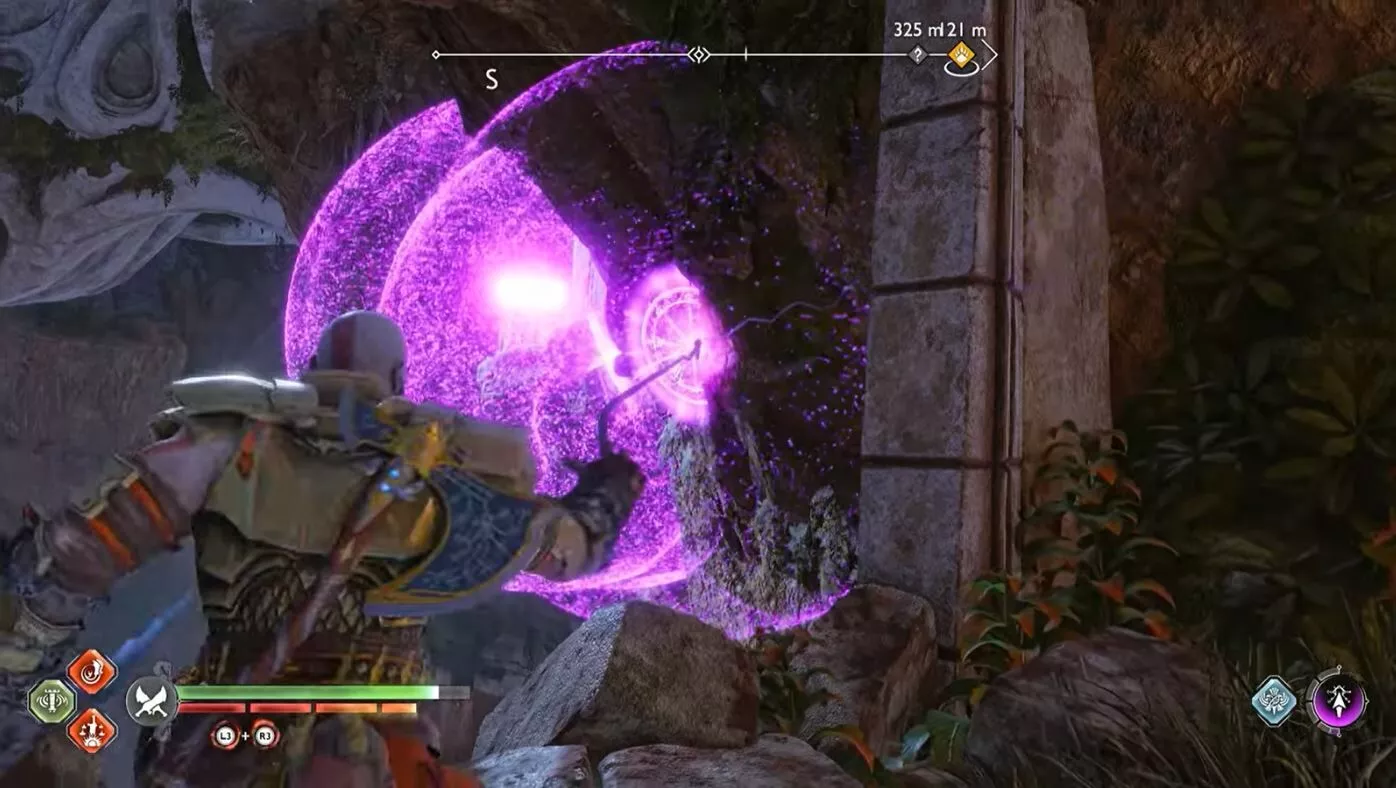Viewport: 1396px width, 788px height.
Task: Click the question mark marker on compass
Action: pyautogui.click(x=917, y=56)
